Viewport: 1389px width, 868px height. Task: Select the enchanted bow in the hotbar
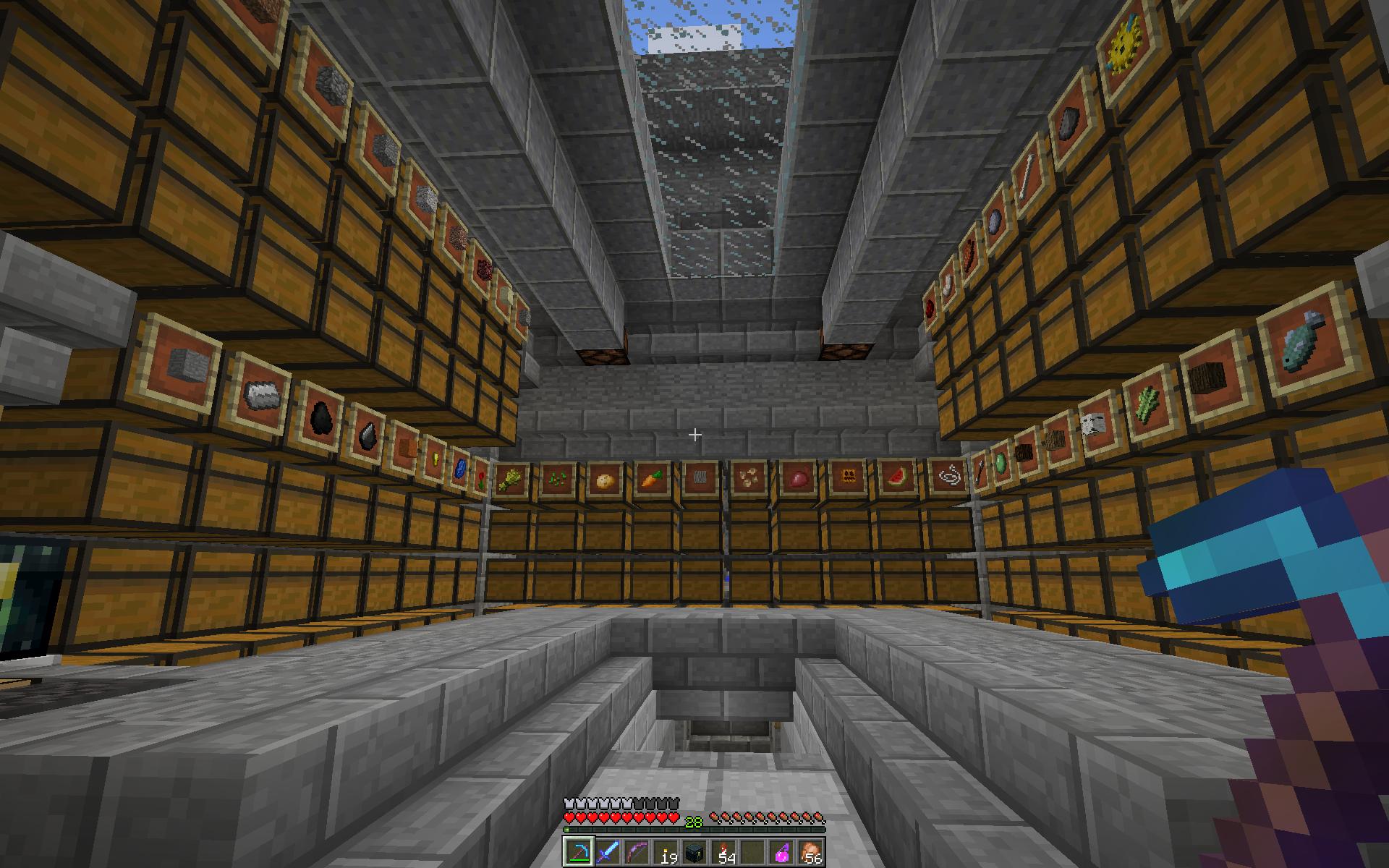tap(637, 851)
